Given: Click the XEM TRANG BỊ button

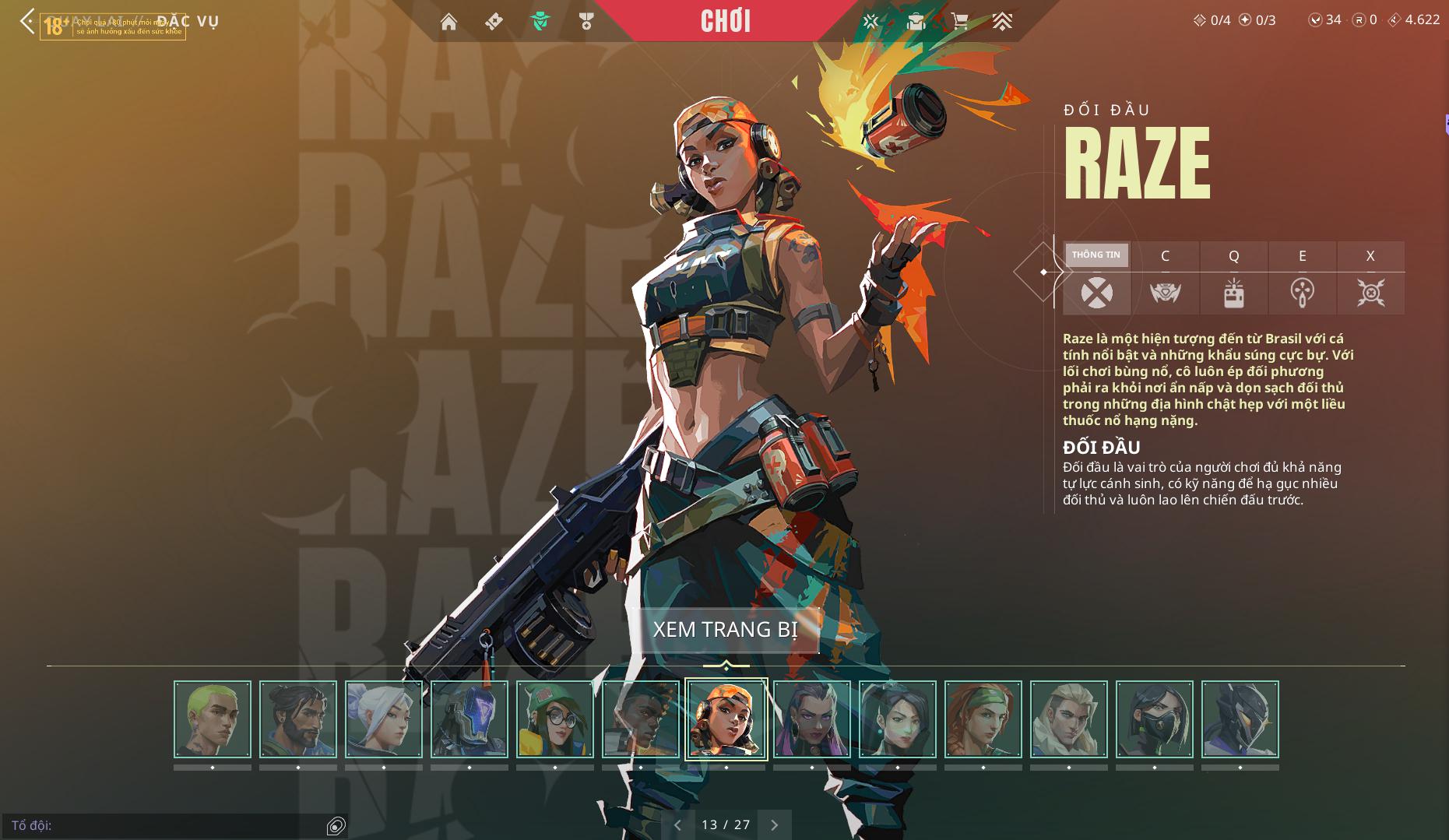Looking at the screenshot, I should (x=726, y=629).
